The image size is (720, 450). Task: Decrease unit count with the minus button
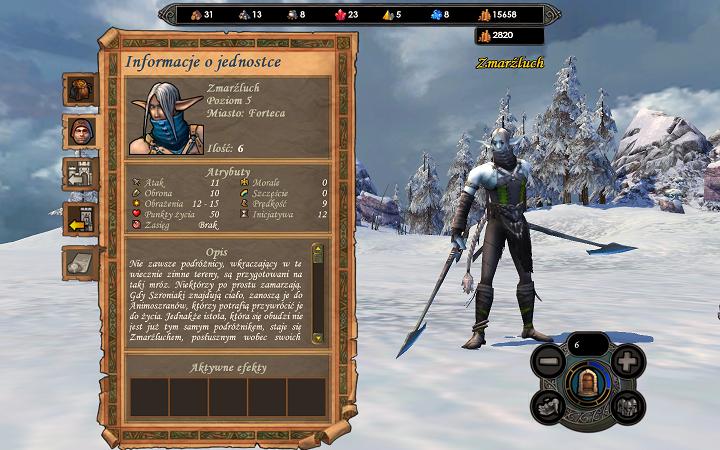coord(549,362)
